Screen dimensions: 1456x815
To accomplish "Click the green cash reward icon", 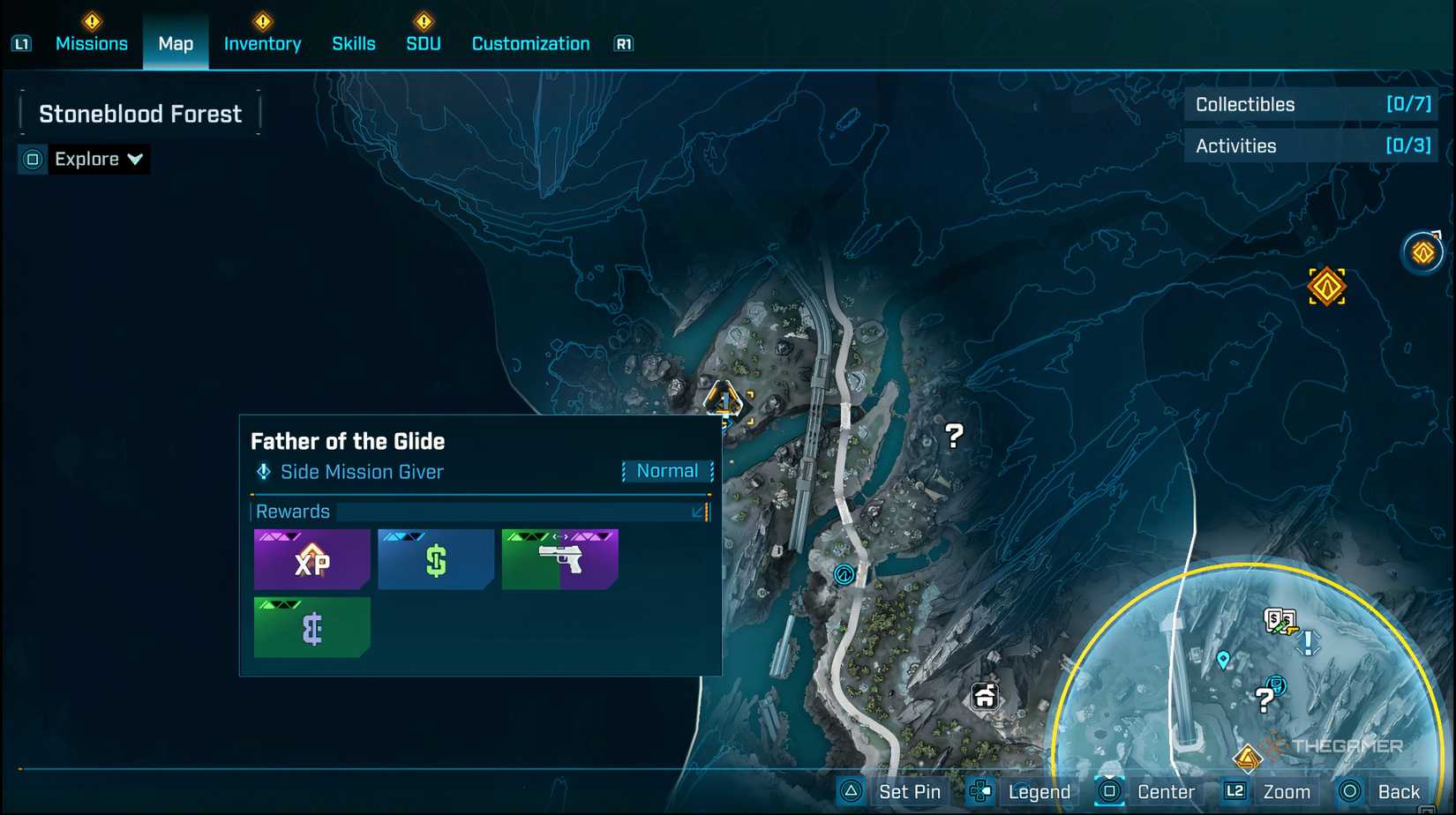I will (435, 558).
